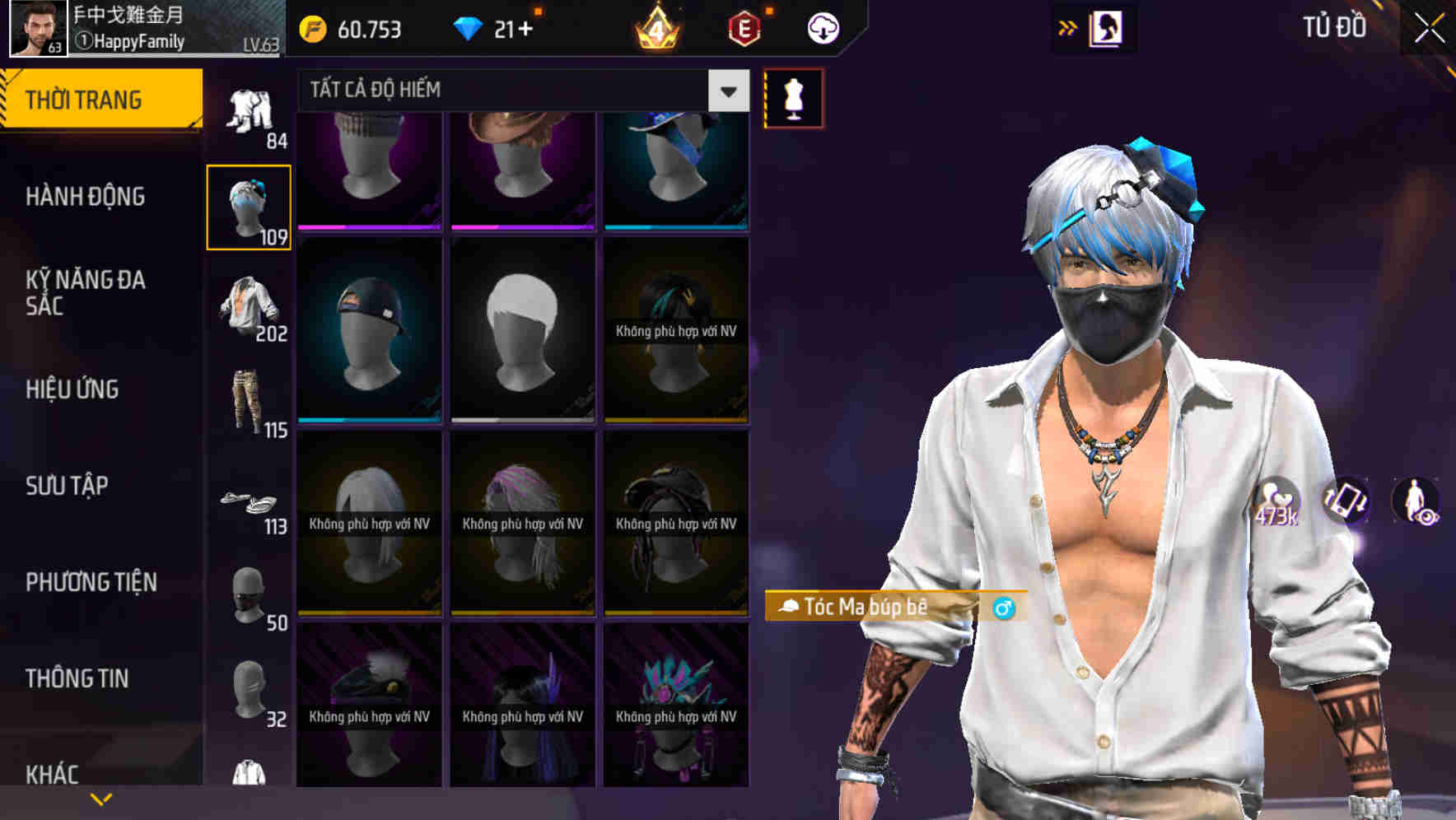Select the white hair item thumbnail
This screenshot has width=1456, height=820.
tap(521, 329)
